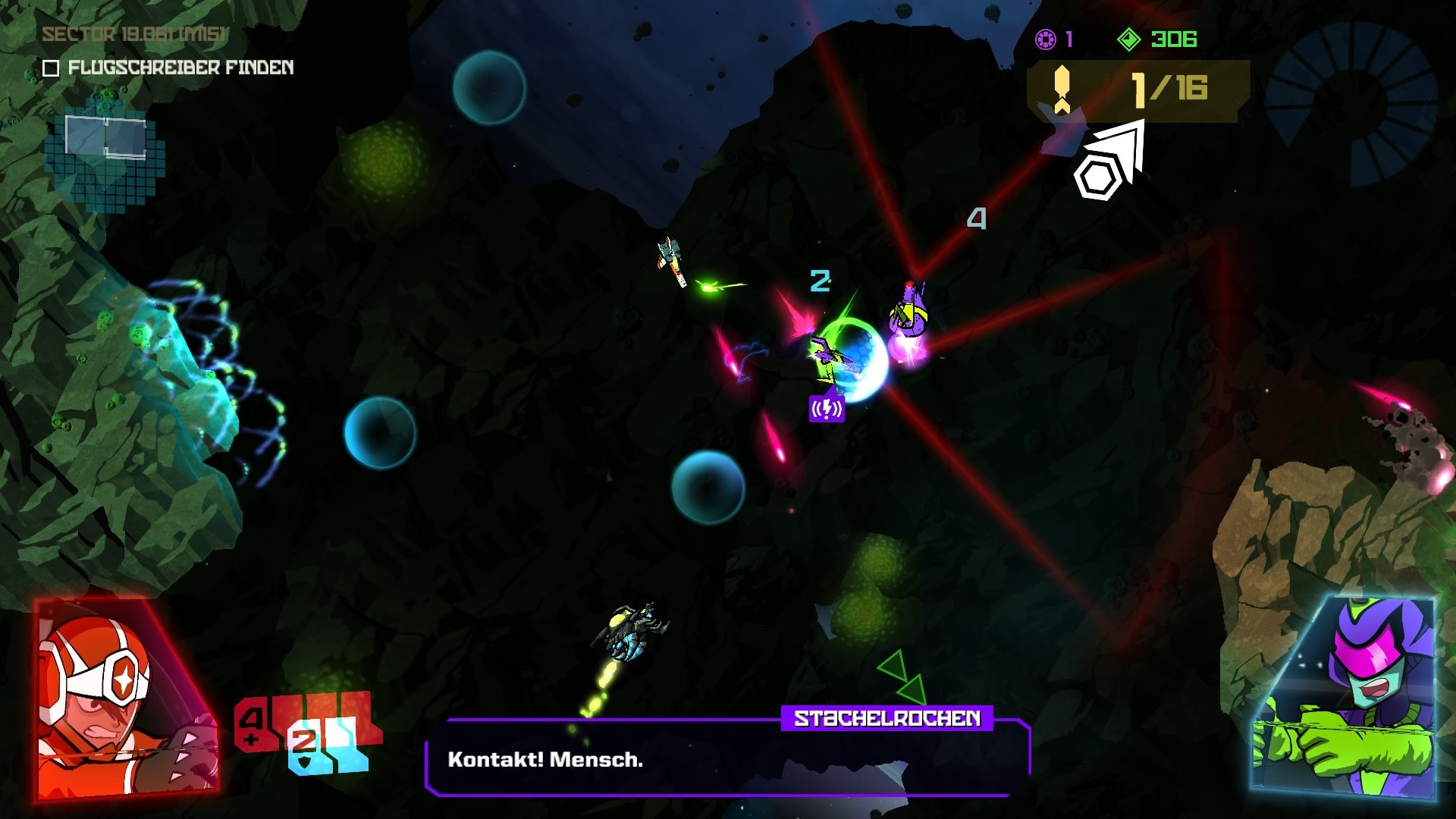This screenshot has width=1456, height=819.
Task: Open the yellow salvage rocket icon
Action: click(x=1061, y=89)
